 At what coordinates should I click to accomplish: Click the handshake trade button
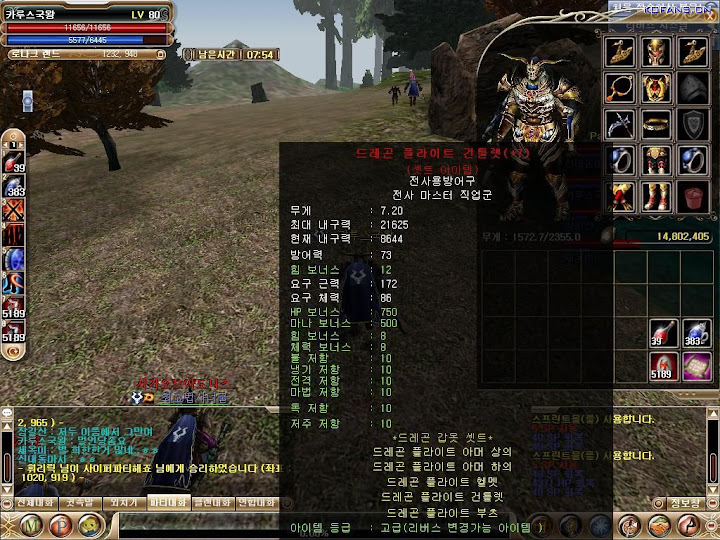[658, 525]
